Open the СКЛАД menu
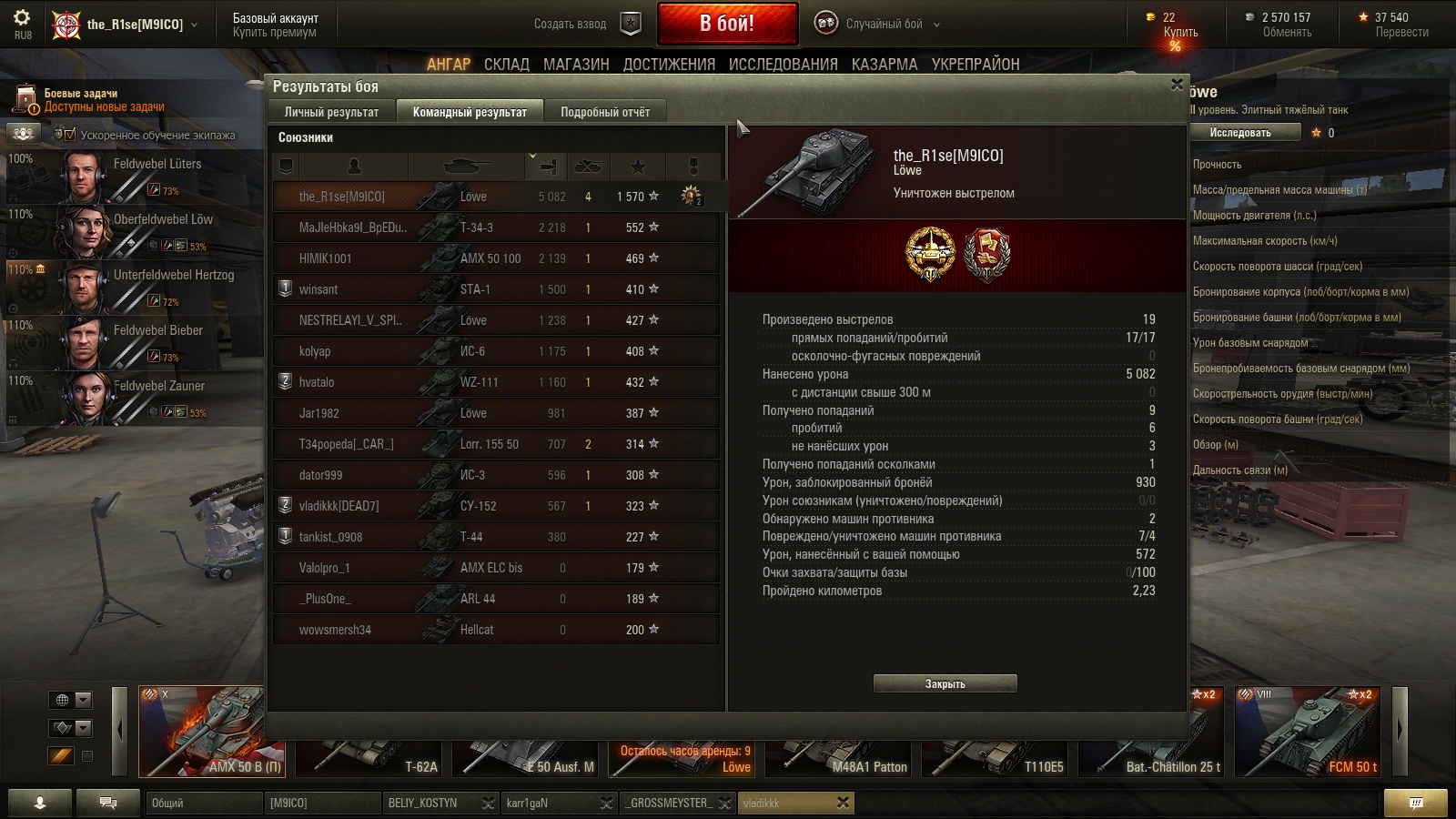Screen dimensions: 1456x819 click(506, 64)
